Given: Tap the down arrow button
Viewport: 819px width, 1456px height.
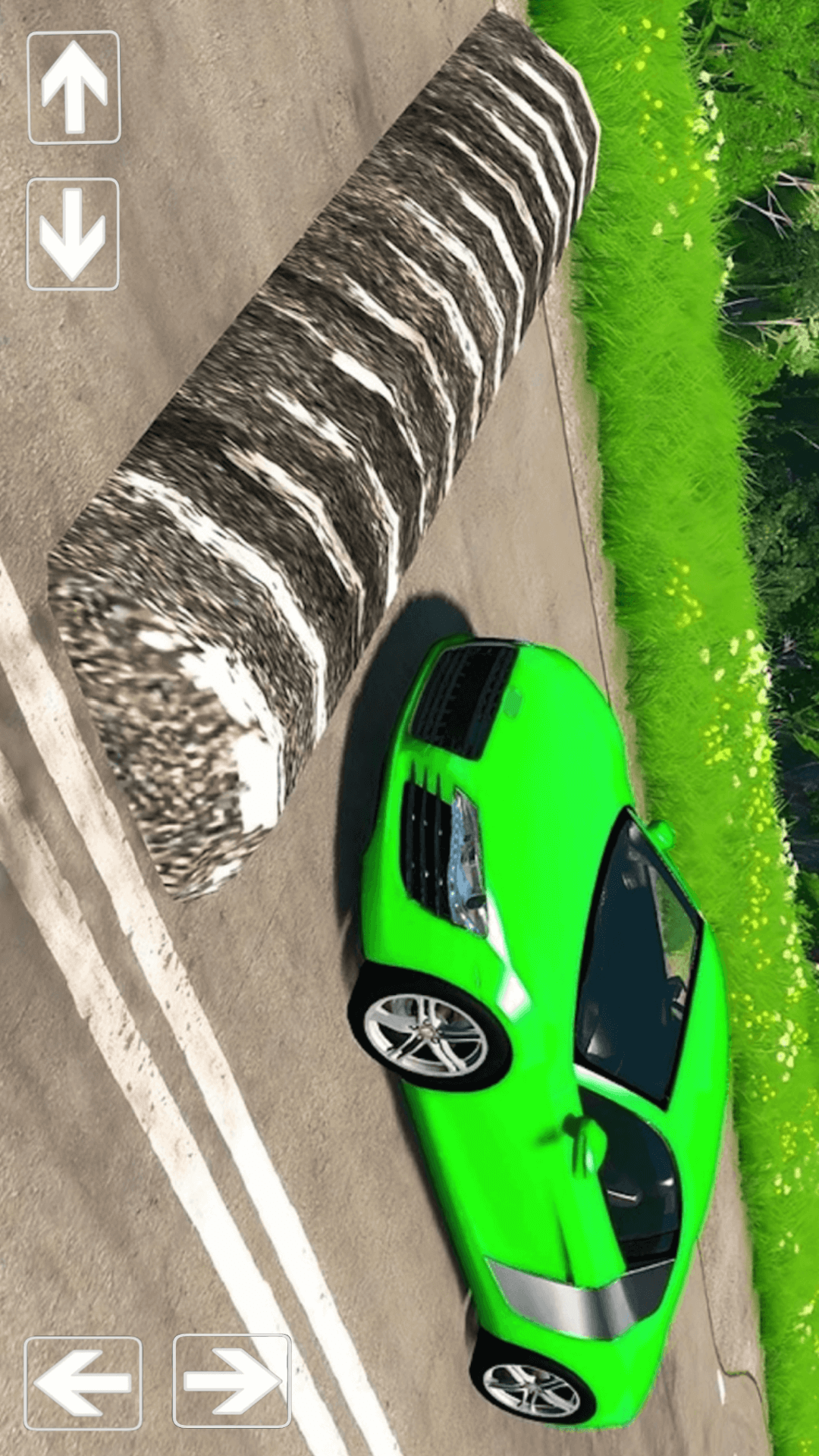Looking at the screenshot, I should coord(73,234).
